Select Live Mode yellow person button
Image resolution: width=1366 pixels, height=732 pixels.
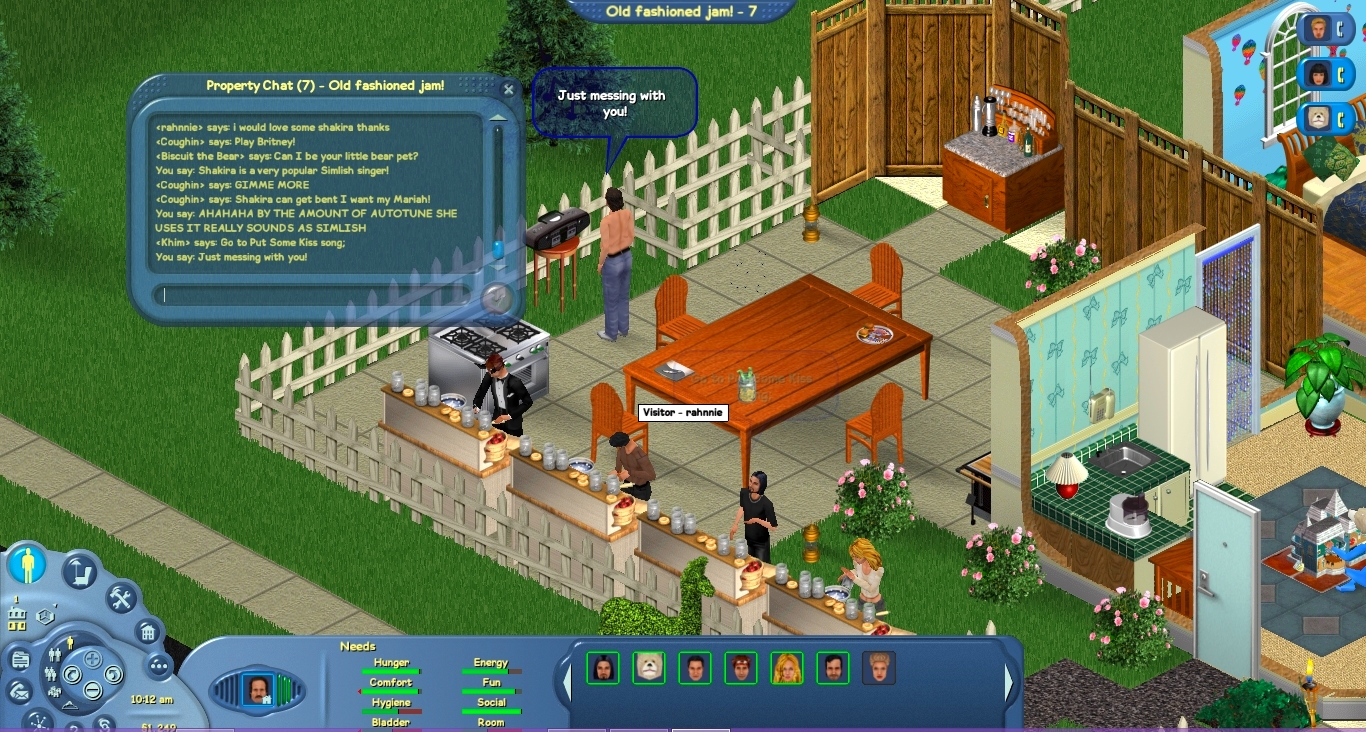27,566
